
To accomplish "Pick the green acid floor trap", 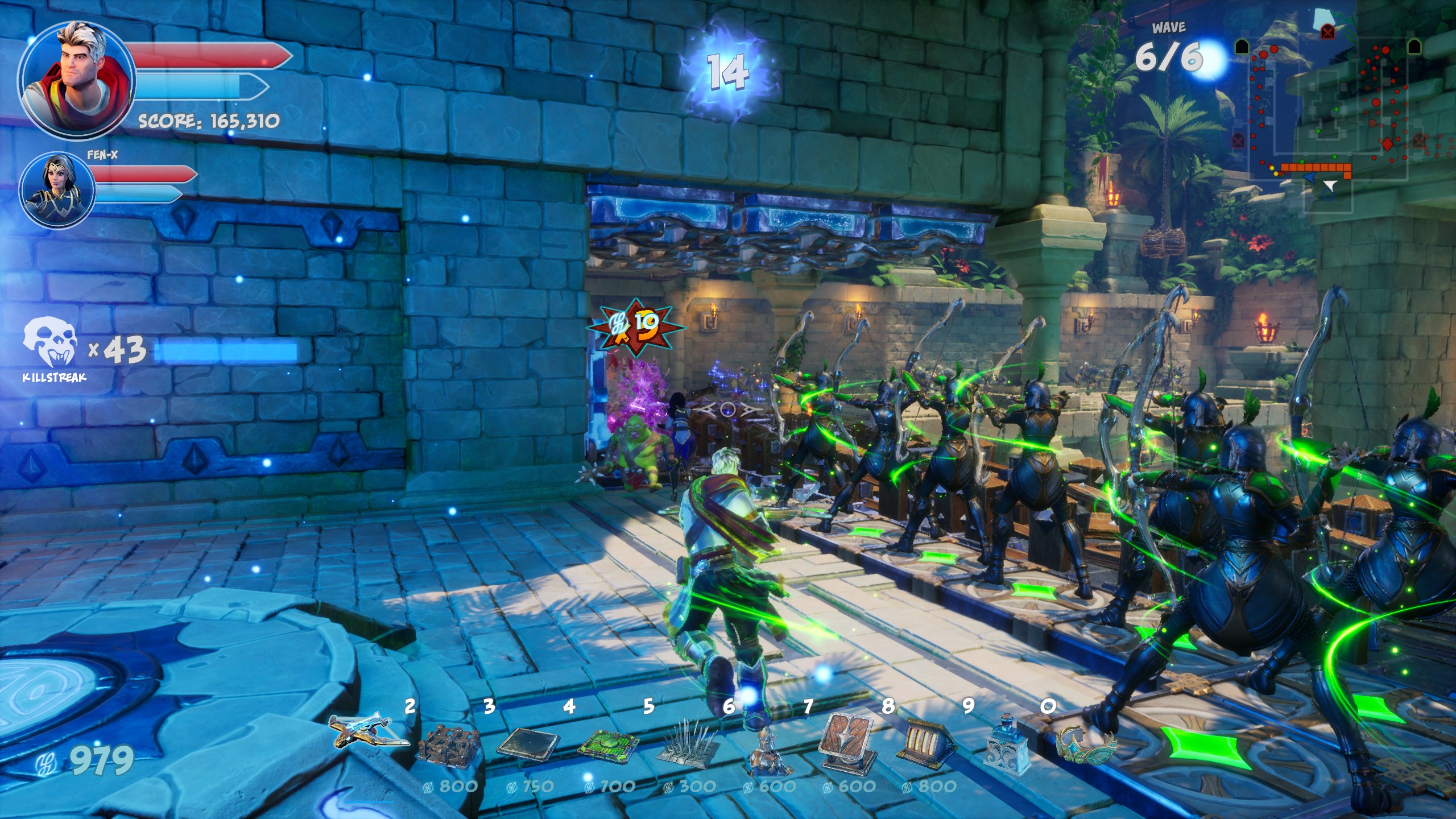I will [x=607, y=742].
